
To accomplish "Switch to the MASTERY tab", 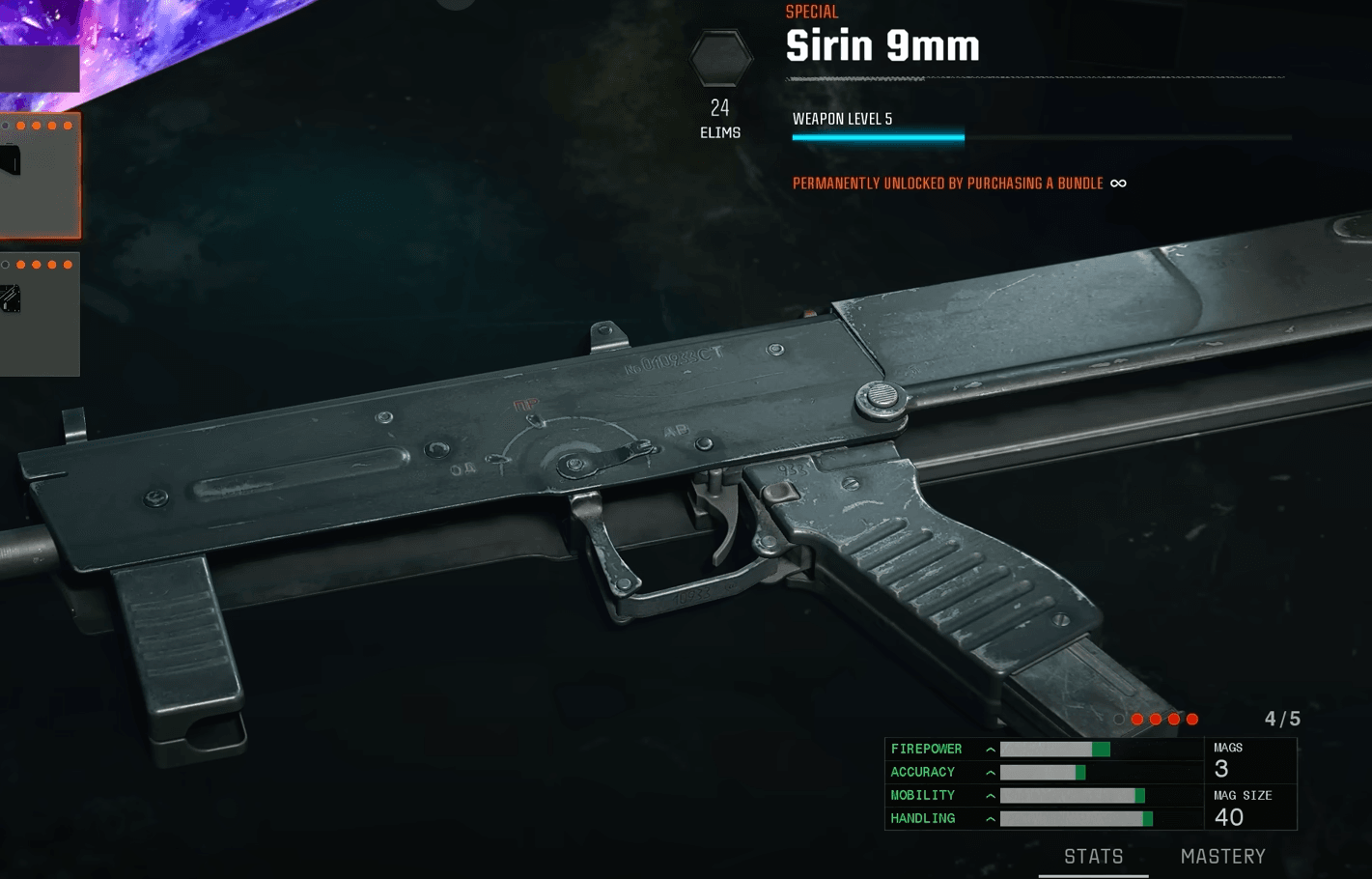I will (x=1222, y=856).
